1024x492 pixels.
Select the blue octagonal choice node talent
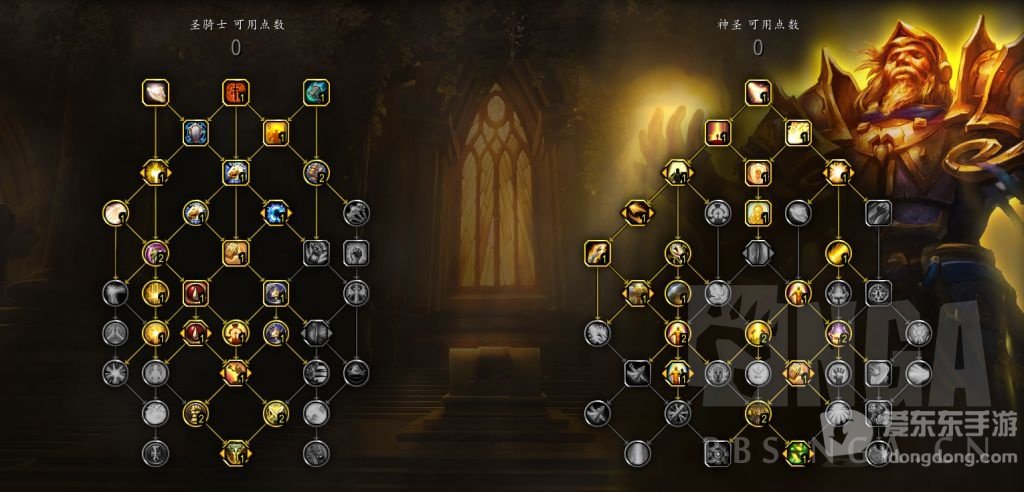(x=276, y=212)
